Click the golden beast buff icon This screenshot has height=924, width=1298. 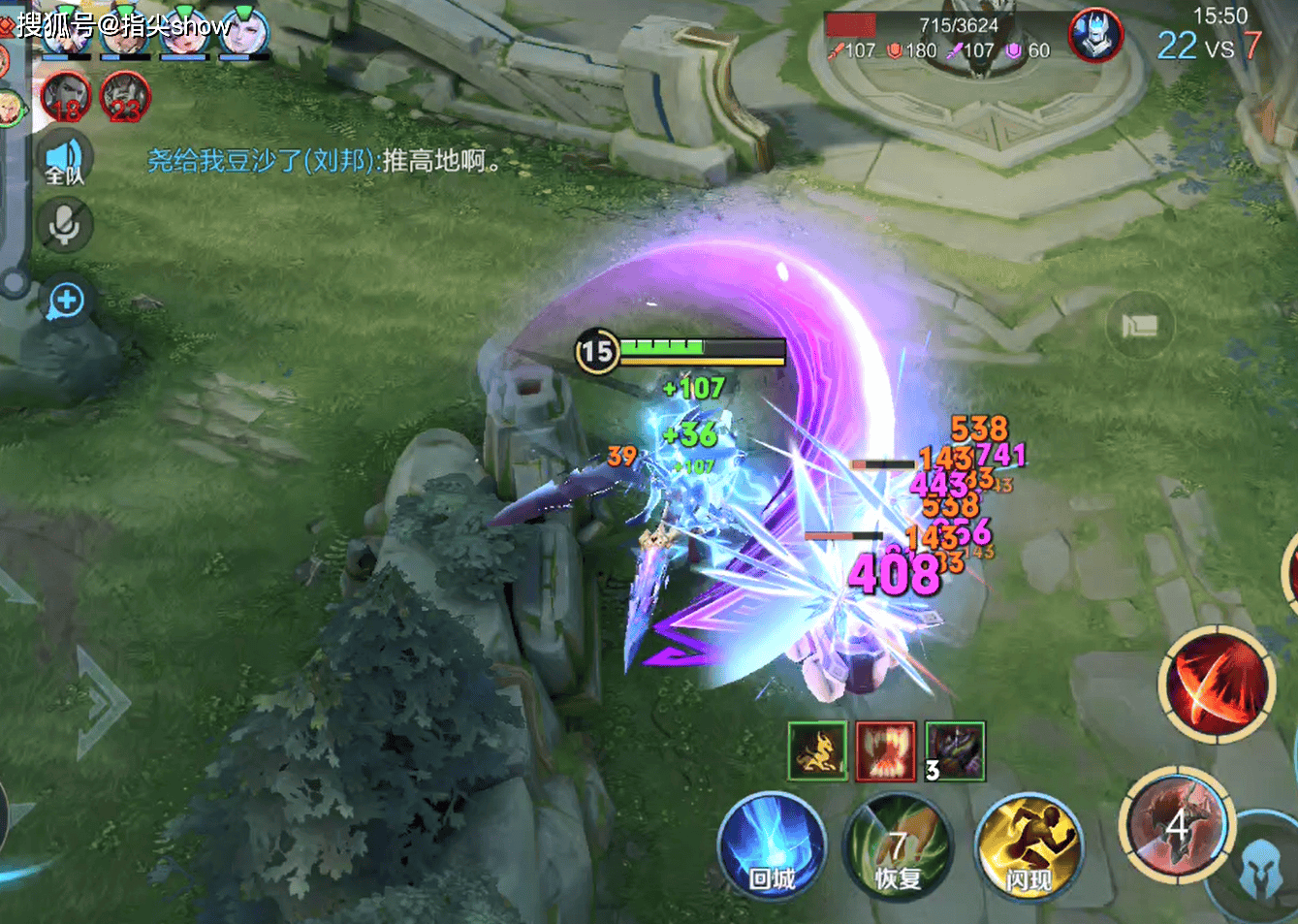click(817, 750)
